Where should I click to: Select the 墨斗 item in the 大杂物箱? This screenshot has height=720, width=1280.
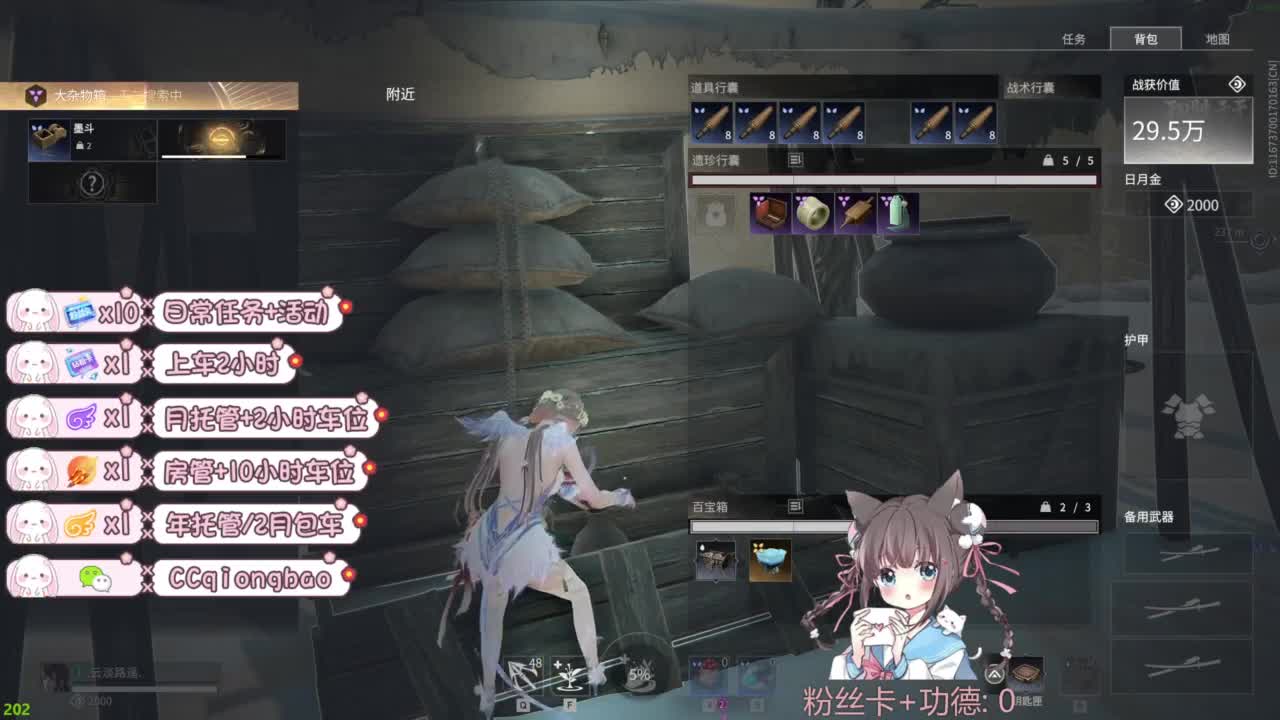[x=48, y=139]
